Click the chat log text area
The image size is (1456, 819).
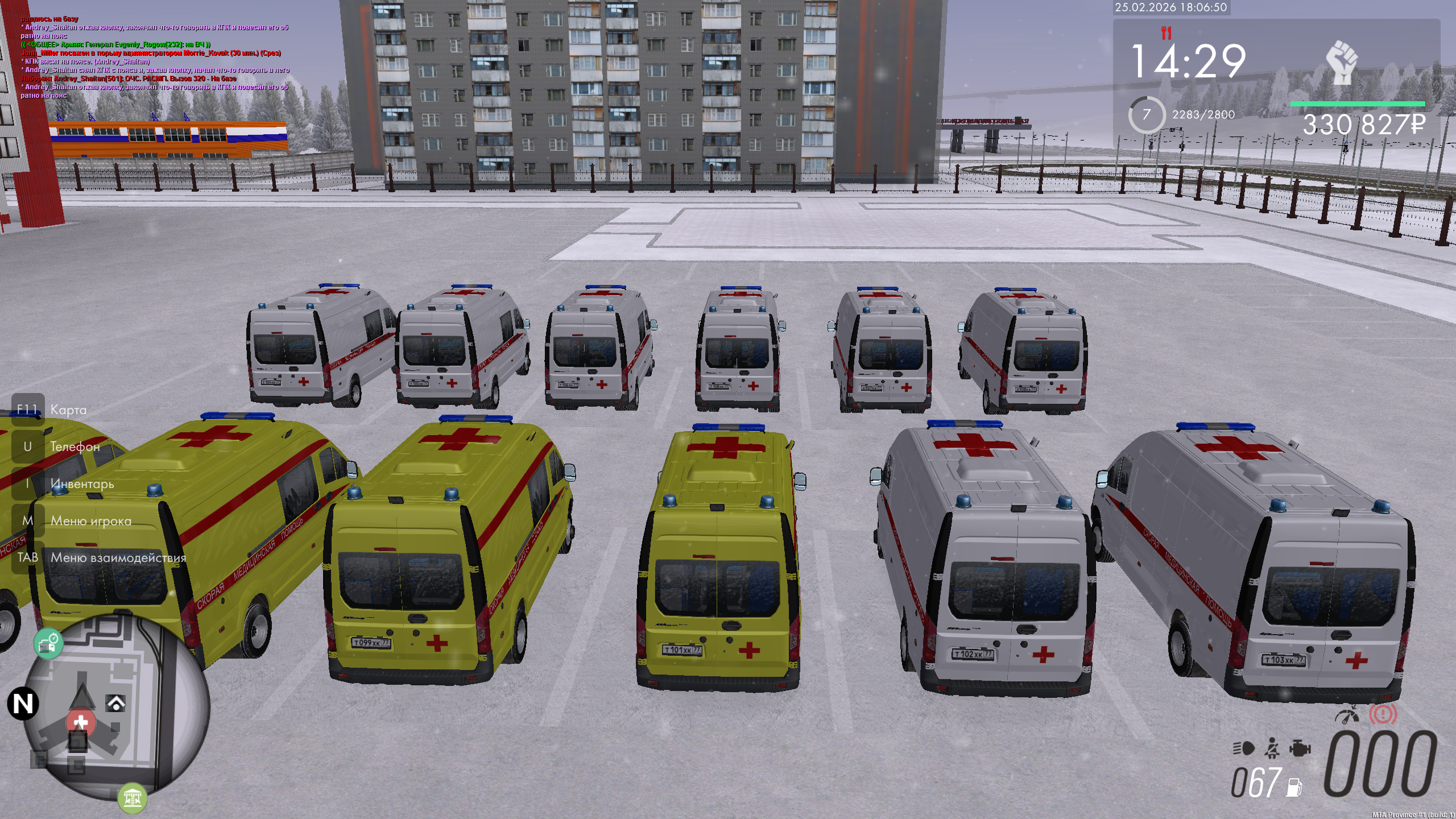click(x=155, y=57)
